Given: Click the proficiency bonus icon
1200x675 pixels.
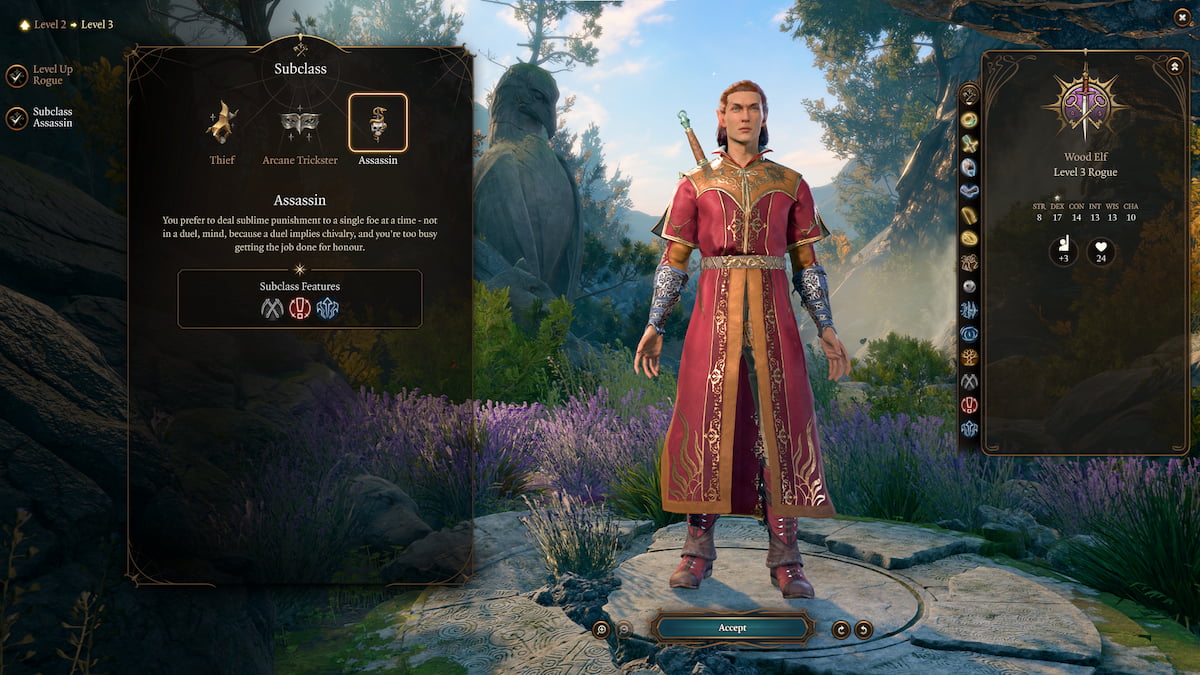Looking at the screenshot, I should point(1063,252).
